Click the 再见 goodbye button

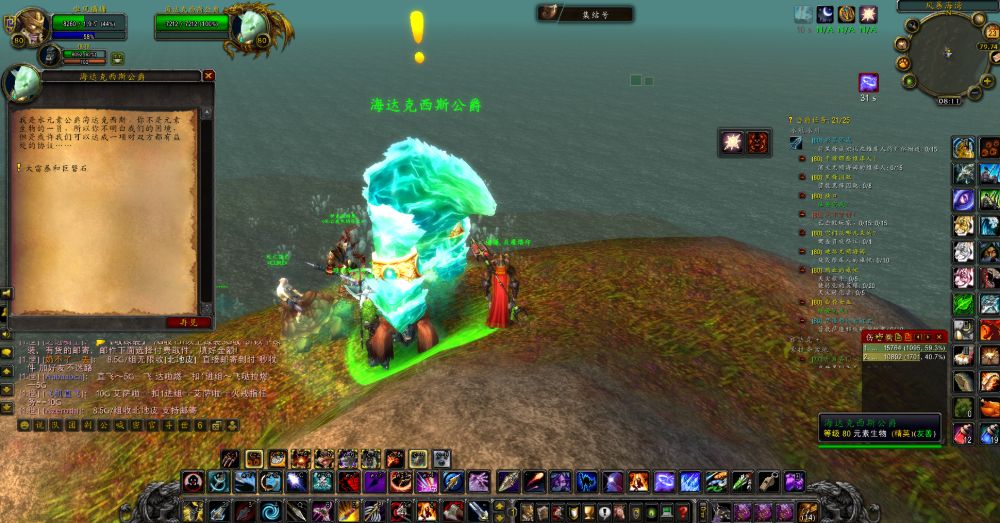(188, 322)
